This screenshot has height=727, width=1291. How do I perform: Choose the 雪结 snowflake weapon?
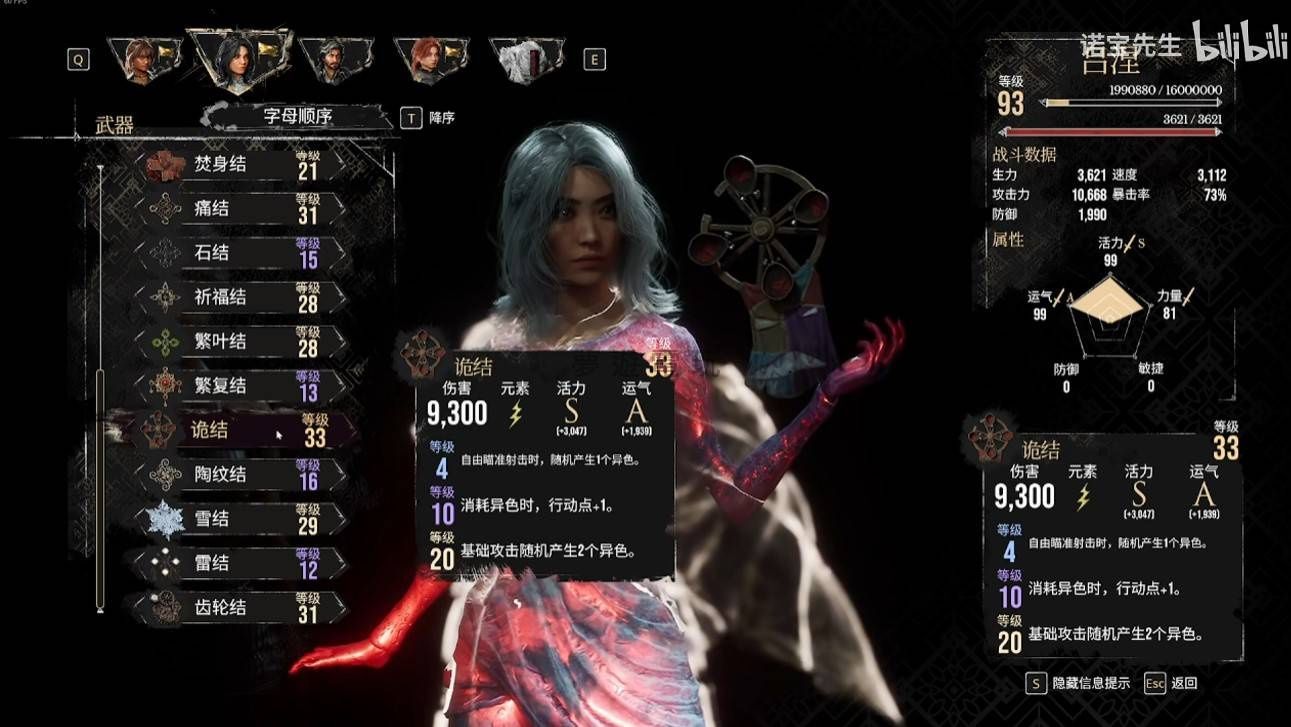pos(240,519)
